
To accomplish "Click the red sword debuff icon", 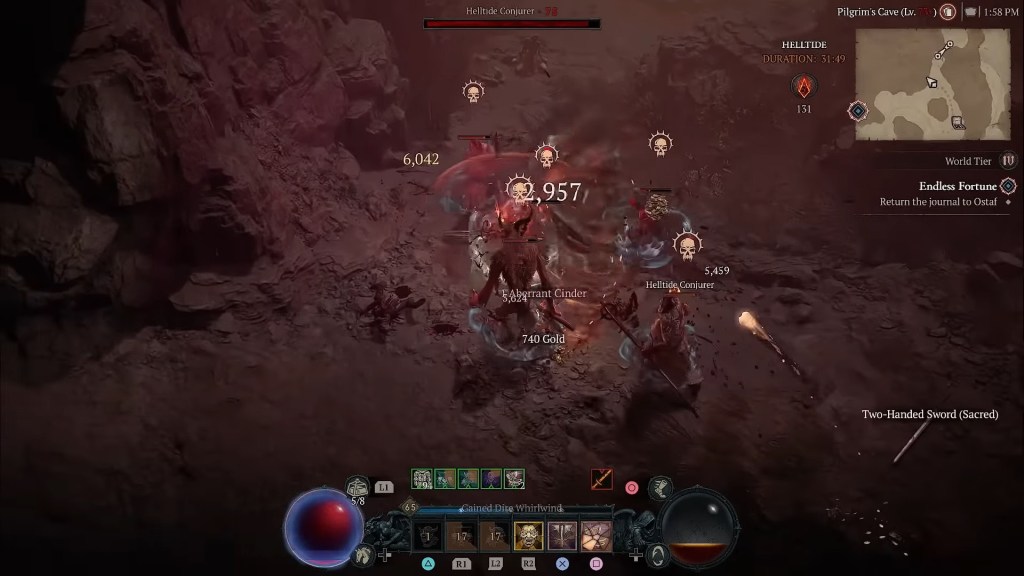I will point(601,479).
